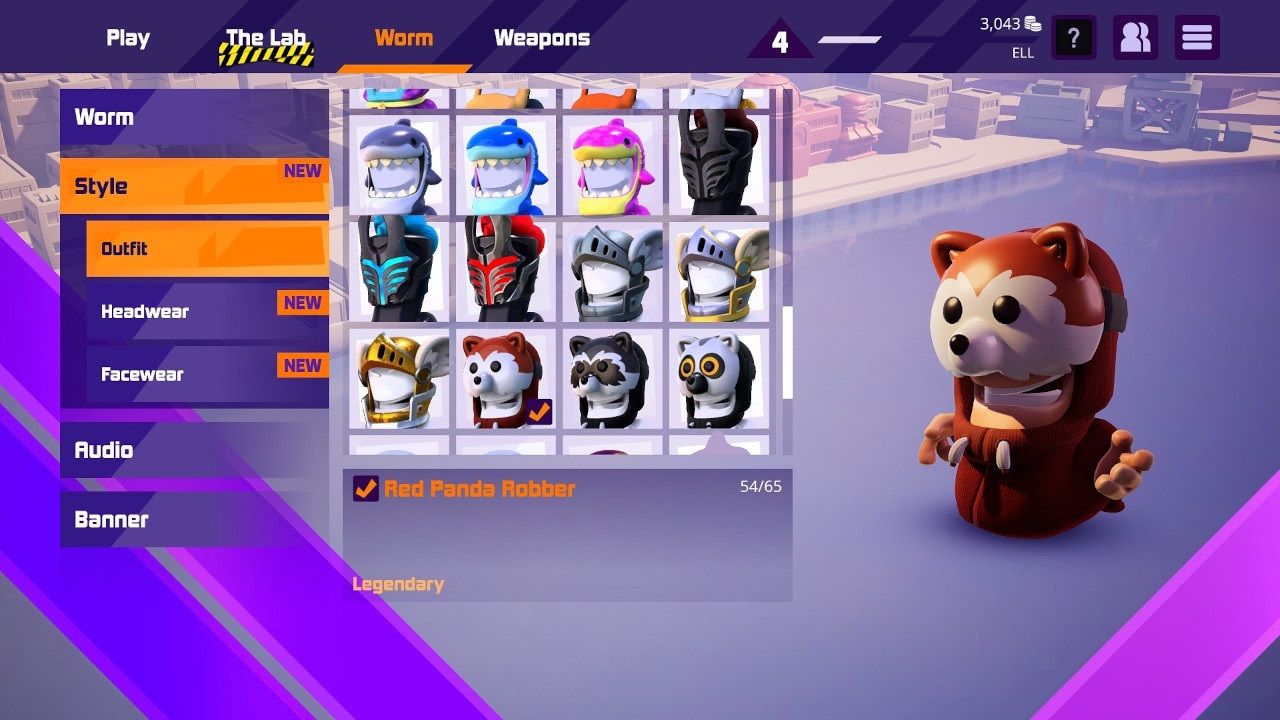The image size is (1280, 720).
Task: Switch to the Weapons tab
Action: (x=541, y=37)
